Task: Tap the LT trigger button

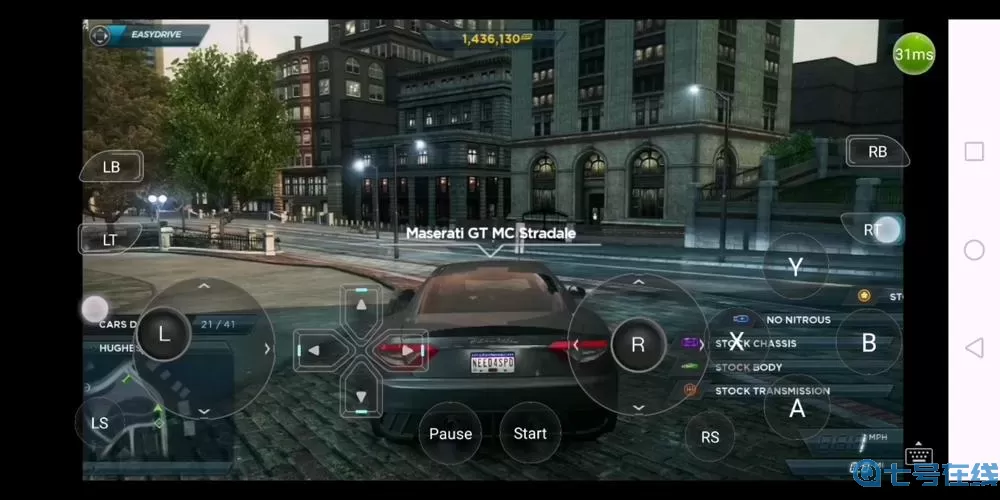Action: coord(109,239)
